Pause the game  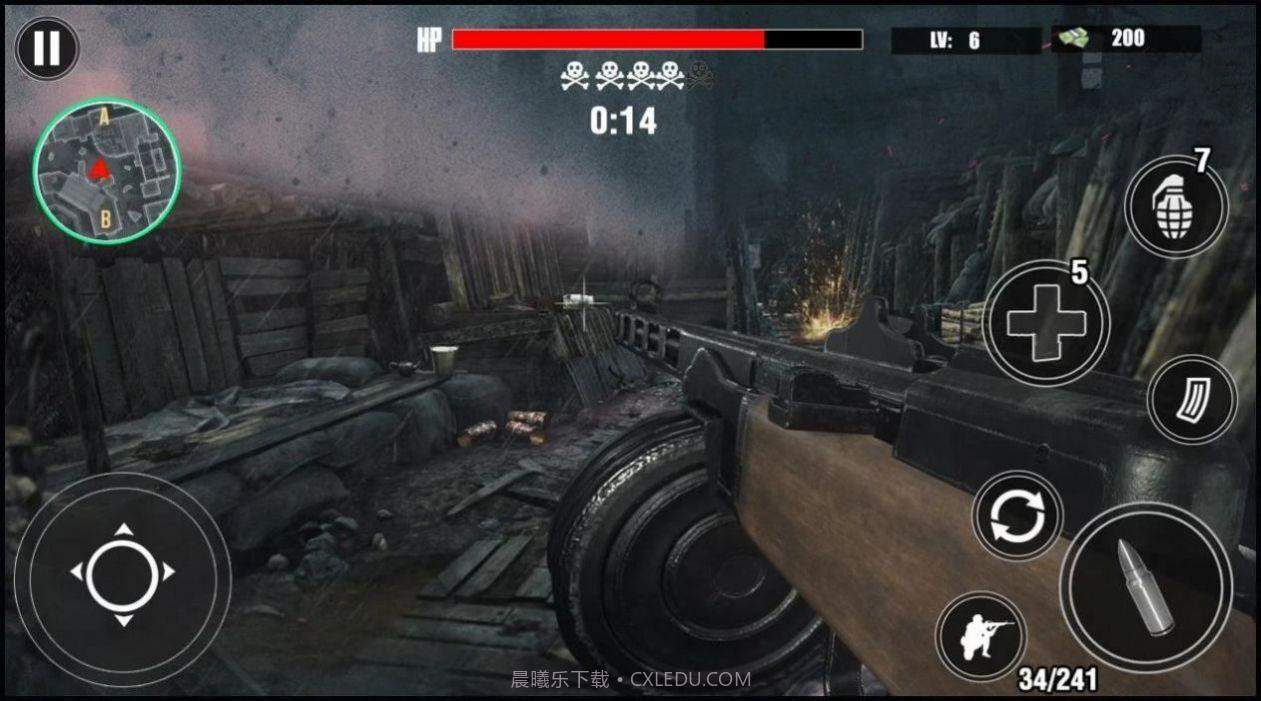click(46, 48)
